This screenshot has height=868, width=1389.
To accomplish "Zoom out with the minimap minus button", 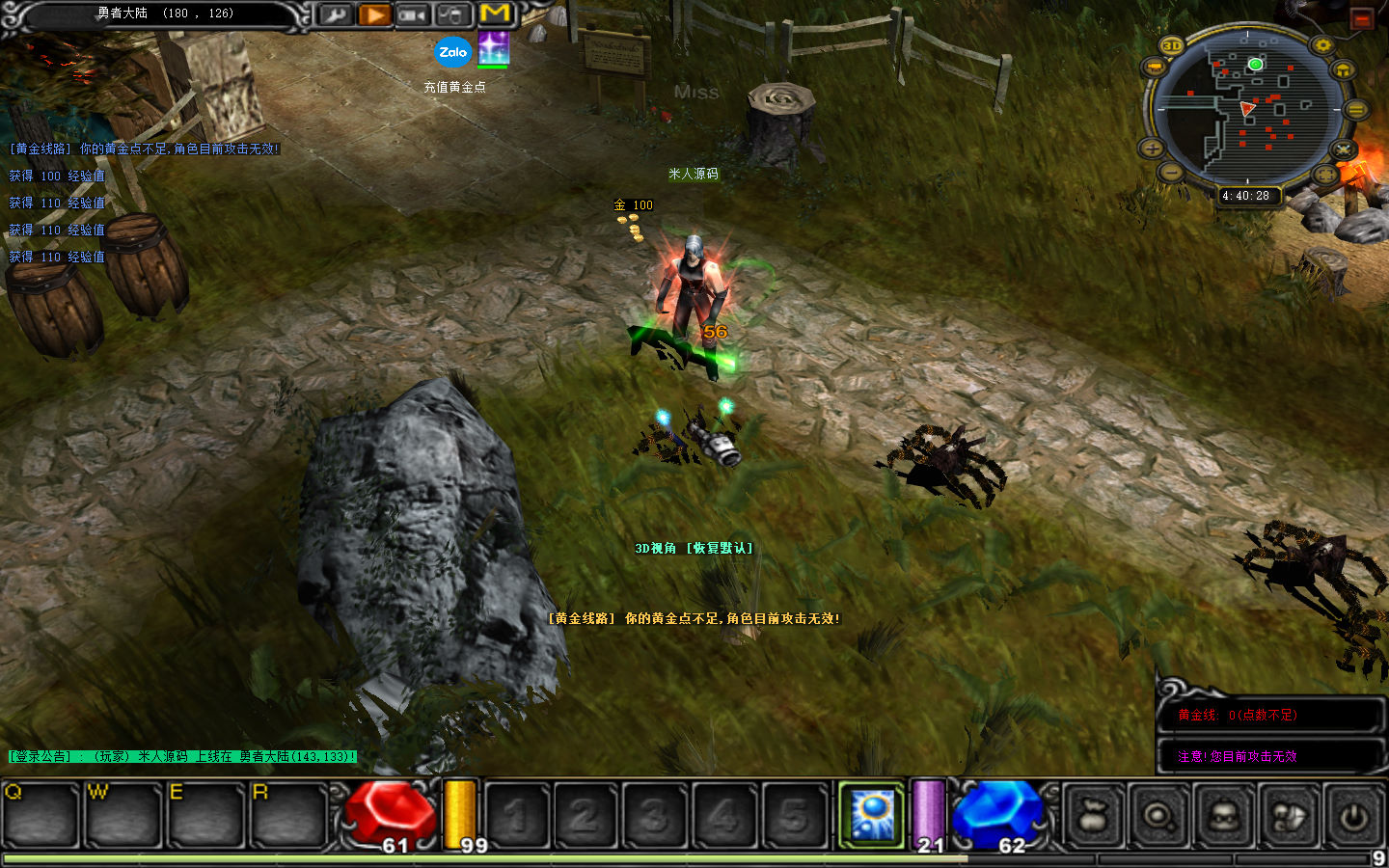I will (1170, 172).
